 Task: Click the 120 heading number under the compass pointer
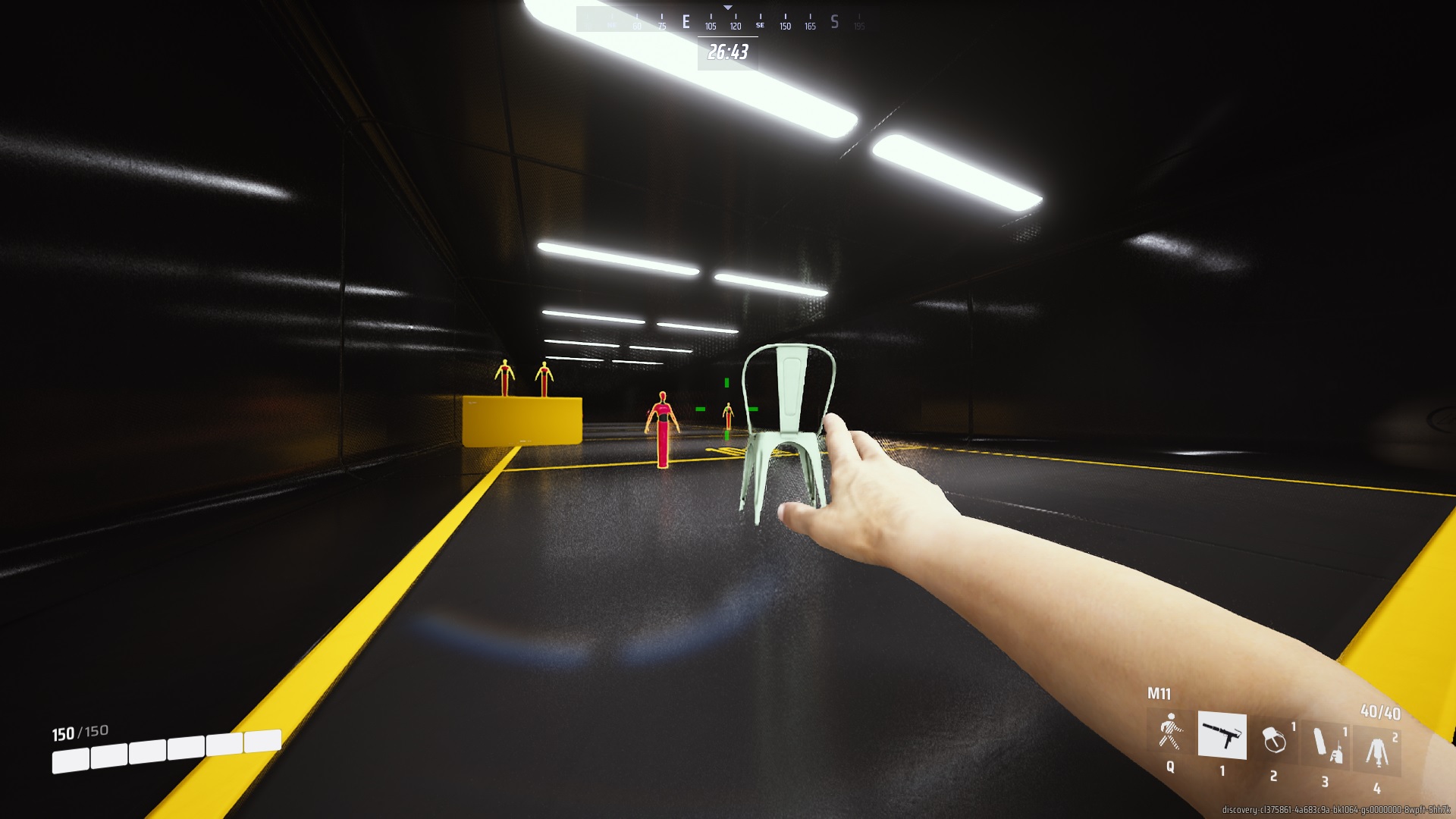click(x=736, y=26)
